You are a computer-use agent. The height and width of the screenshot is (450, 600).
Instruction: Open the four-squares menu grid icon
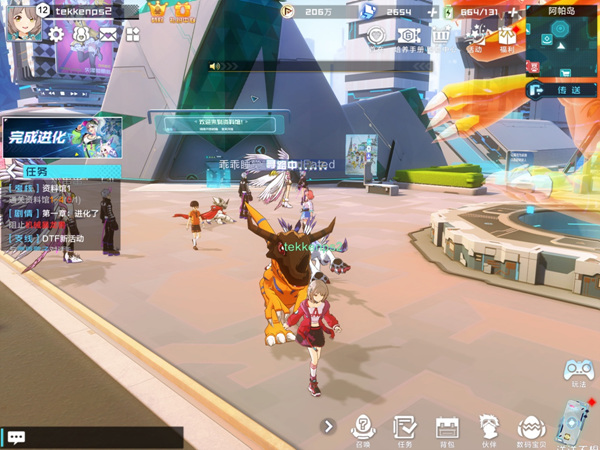132,35
